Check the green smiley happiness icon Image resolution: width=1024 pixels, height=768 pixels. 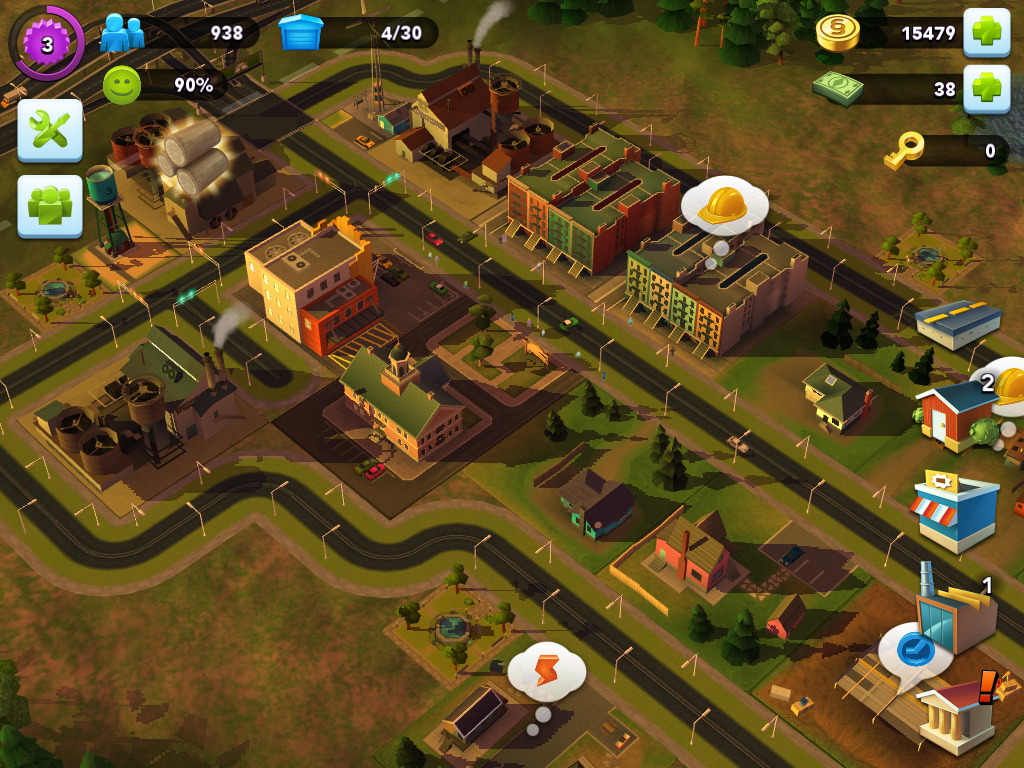coord(122,86)
